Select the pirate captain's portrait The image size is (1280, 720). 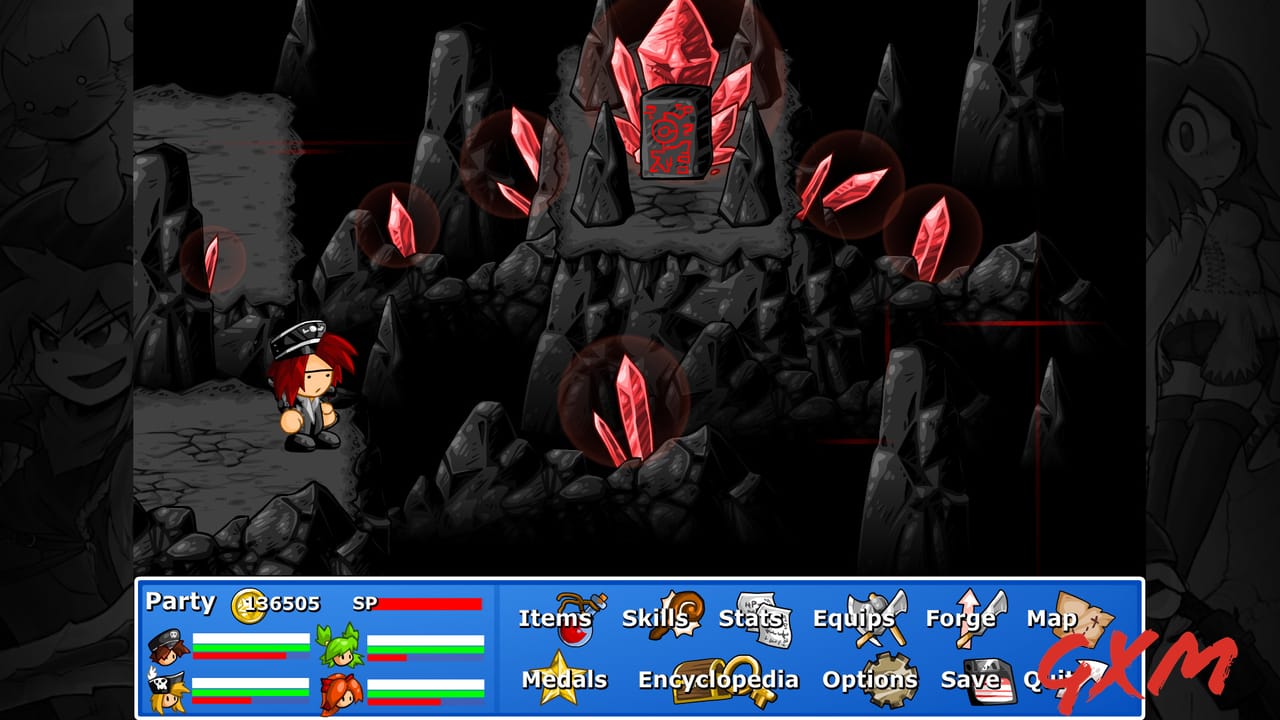166,692
